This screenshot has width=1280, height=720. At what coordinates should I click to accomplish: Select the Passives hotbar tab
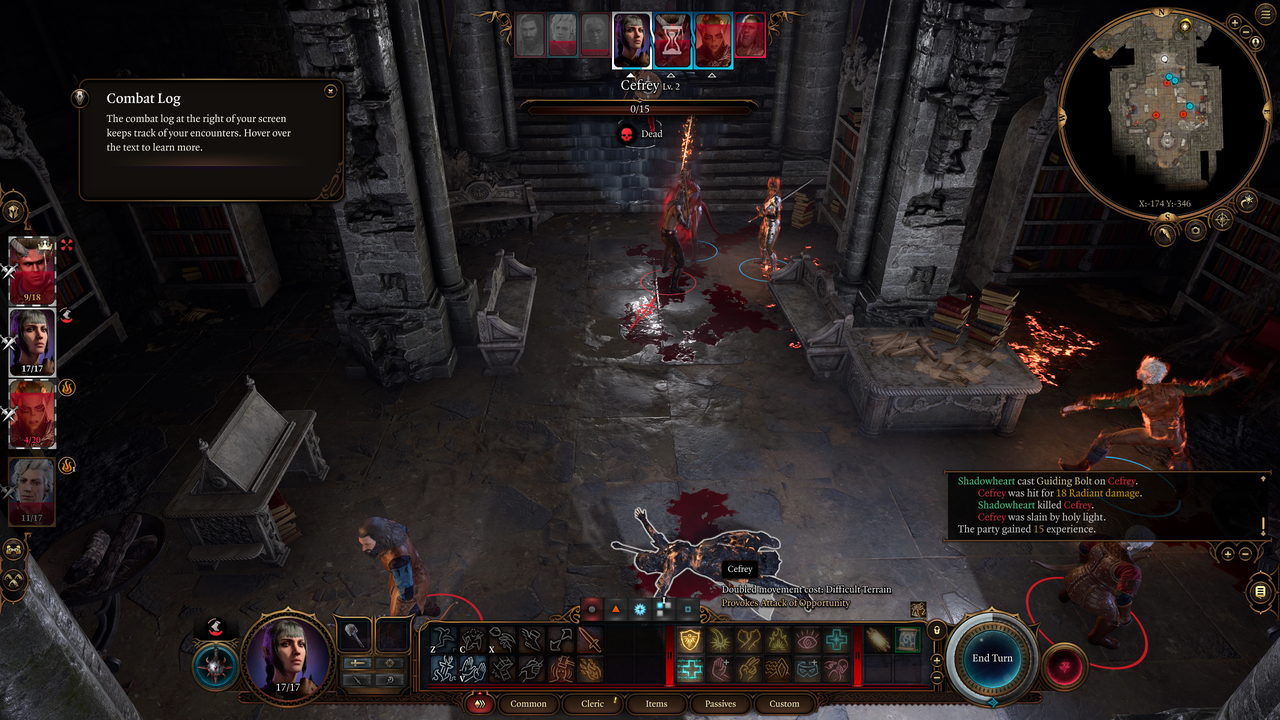pos(720,703)
